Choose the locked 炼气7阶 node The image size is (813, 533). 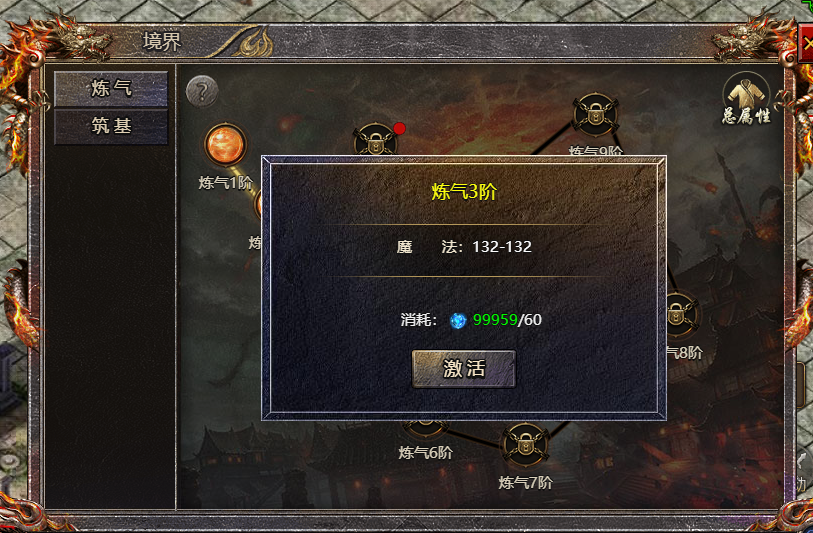tap(525, 445)
